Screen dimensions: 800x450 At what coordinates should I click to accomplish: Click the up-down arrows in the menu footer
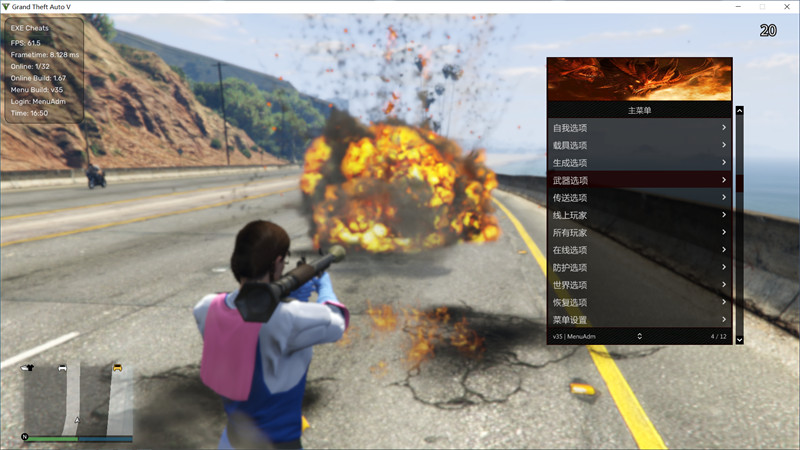(x=639, y=336)
